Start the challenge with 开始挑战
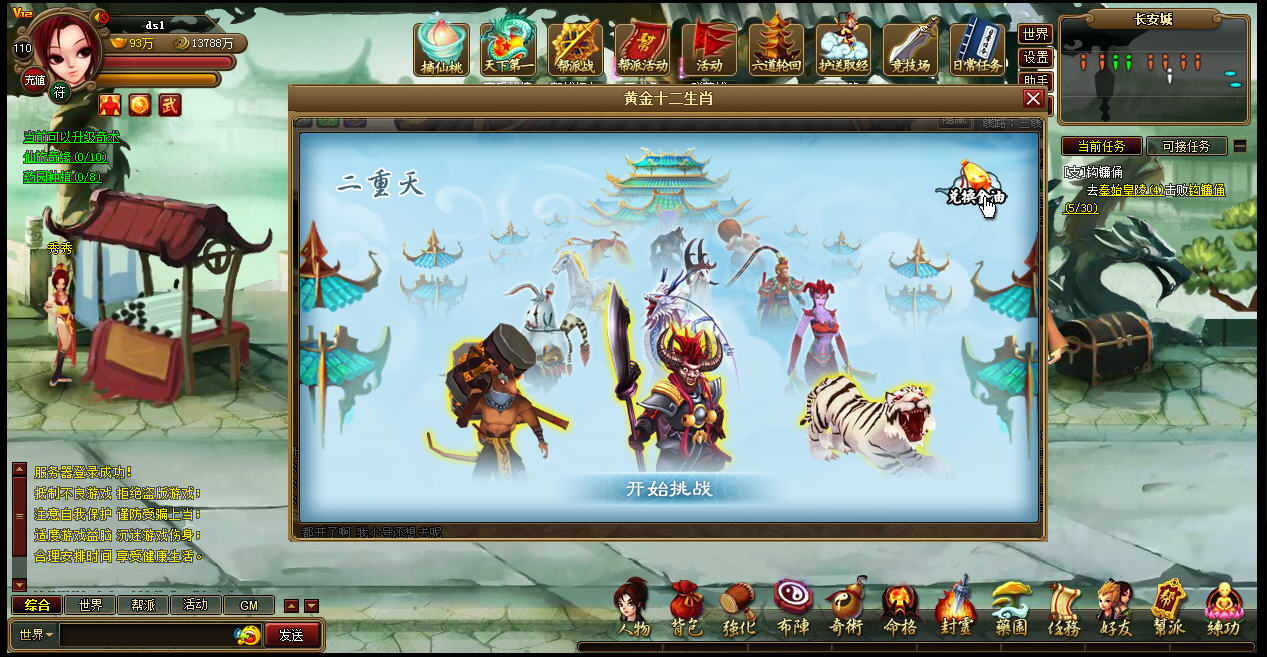Viewport: 1267px width, 657px height. tap(669, 489)
